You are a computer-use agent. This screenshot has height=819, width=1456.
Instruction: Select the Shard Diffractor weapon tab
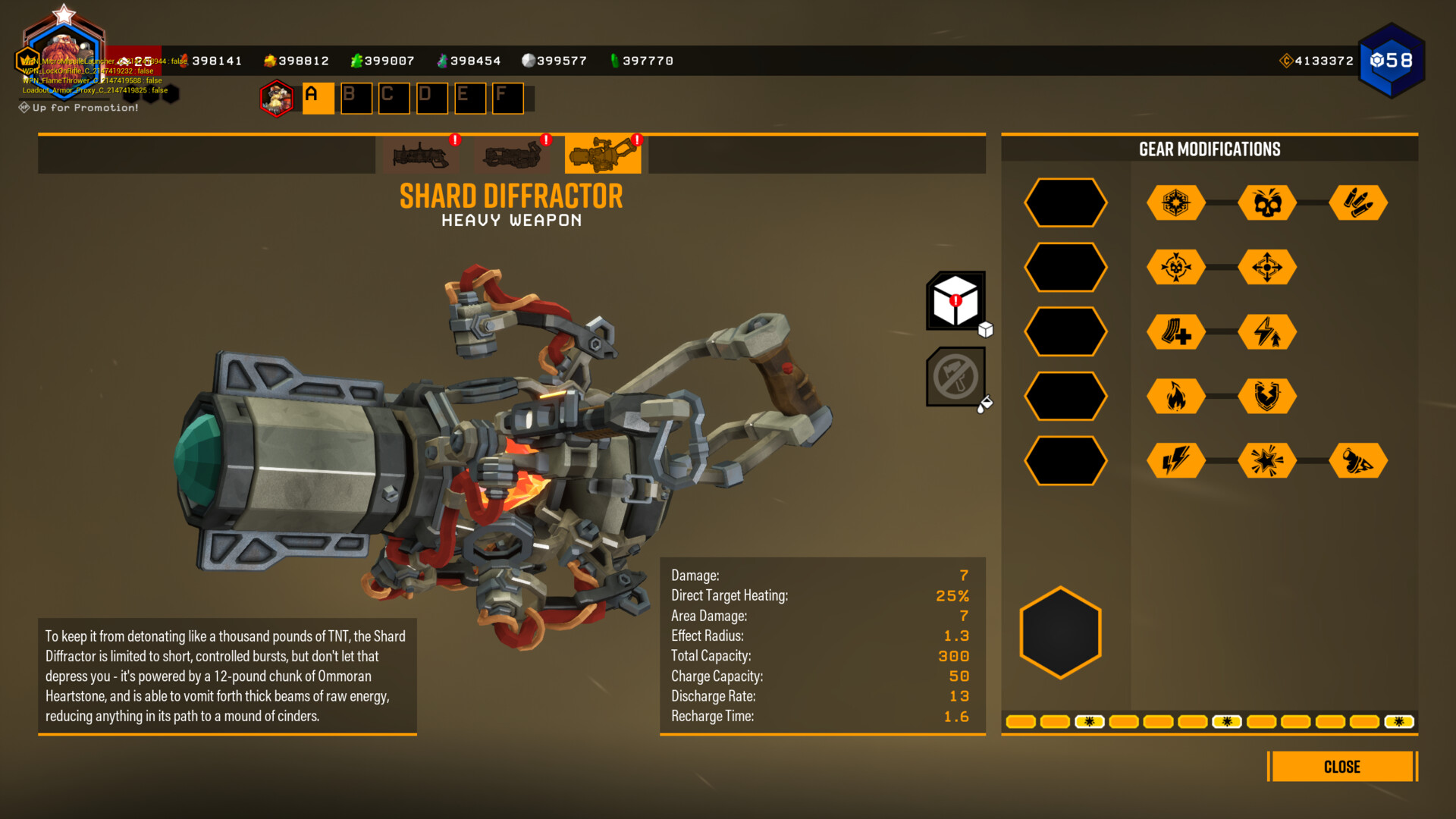[602, 155]
